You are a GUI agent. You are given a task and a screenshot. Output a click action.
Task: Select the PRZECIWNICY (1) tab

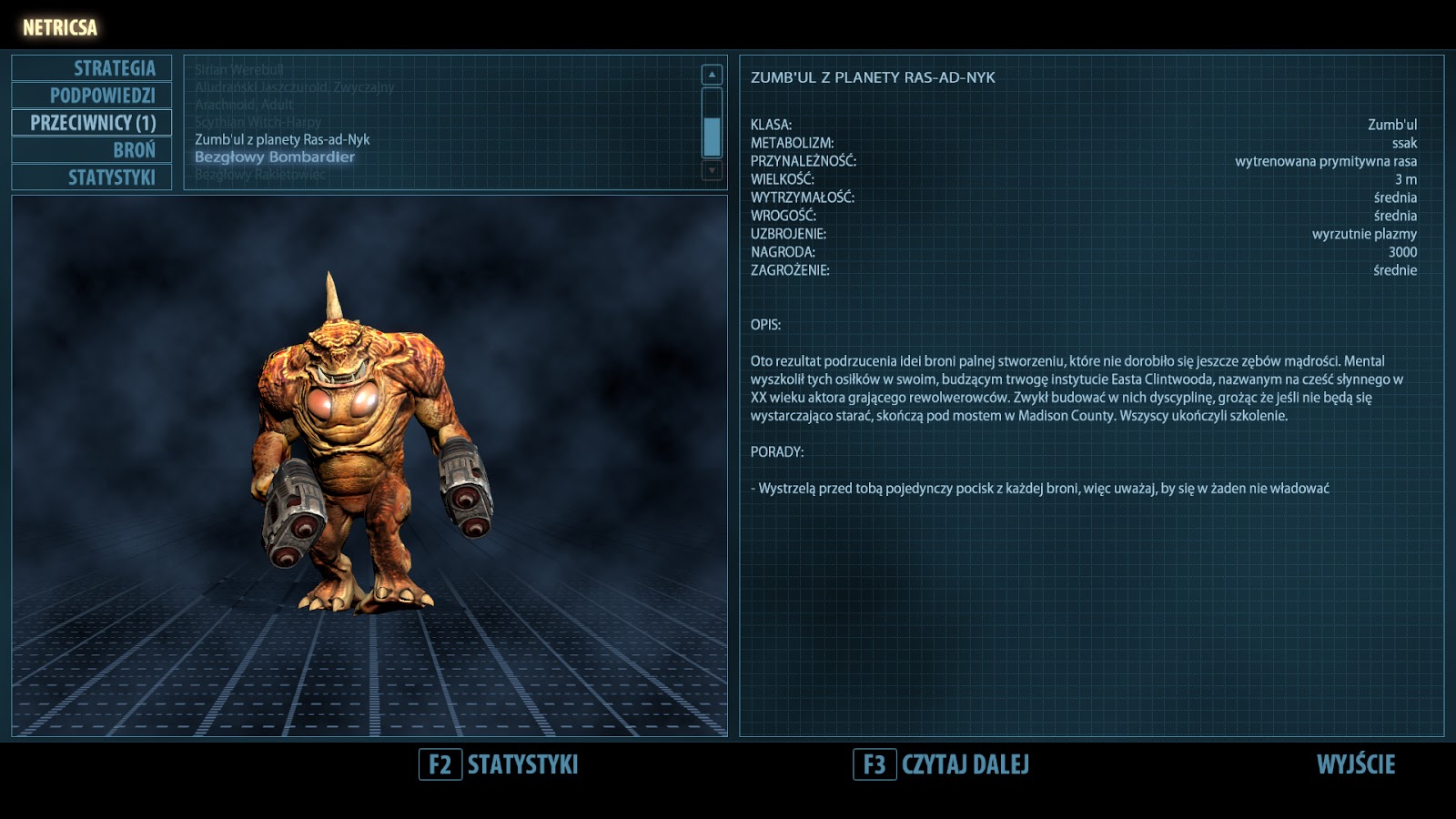92,123
